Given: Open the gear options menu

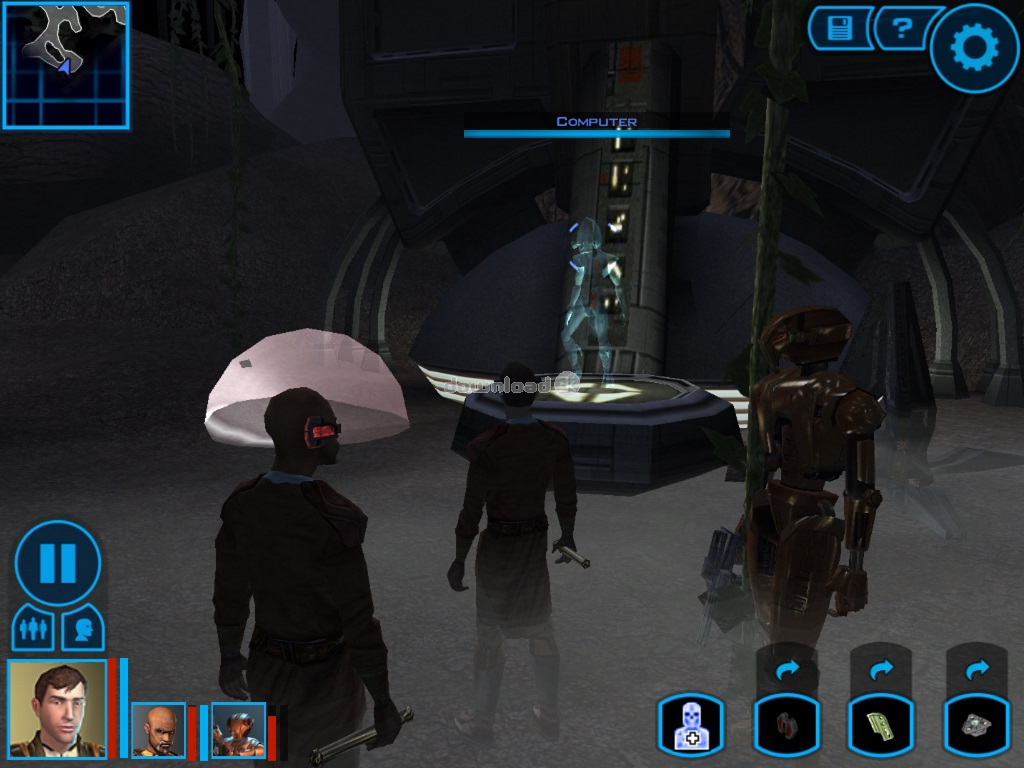Looking at the screenshot, I should click(x=974, y=48).
